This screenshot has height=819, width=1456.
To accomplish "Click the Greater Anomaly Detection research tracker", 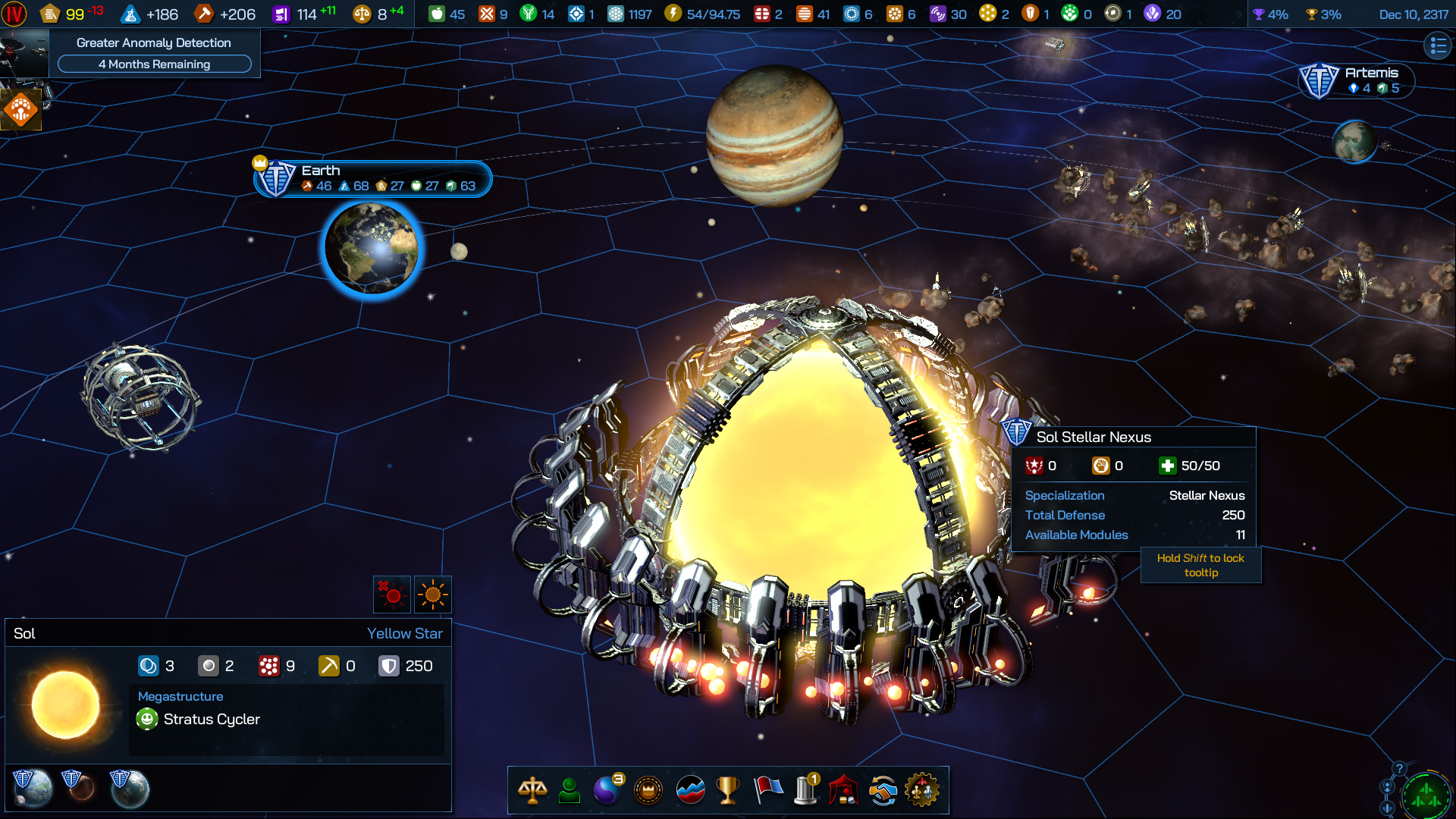I will point(154,53).
